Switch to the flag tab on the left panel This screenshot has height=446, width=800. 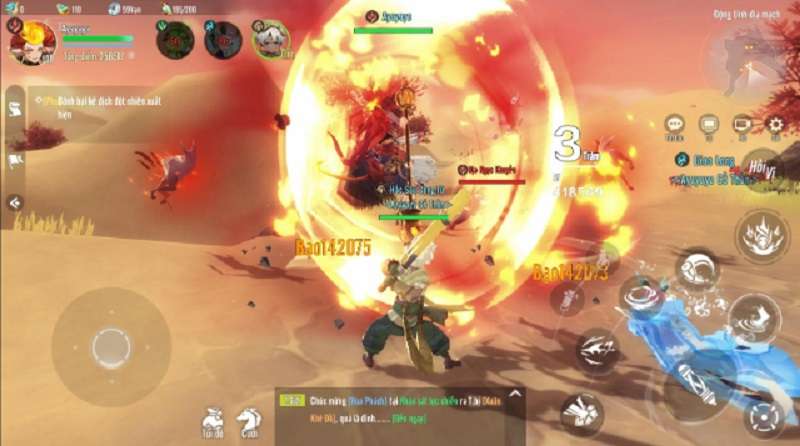click(x=16, y=160)
